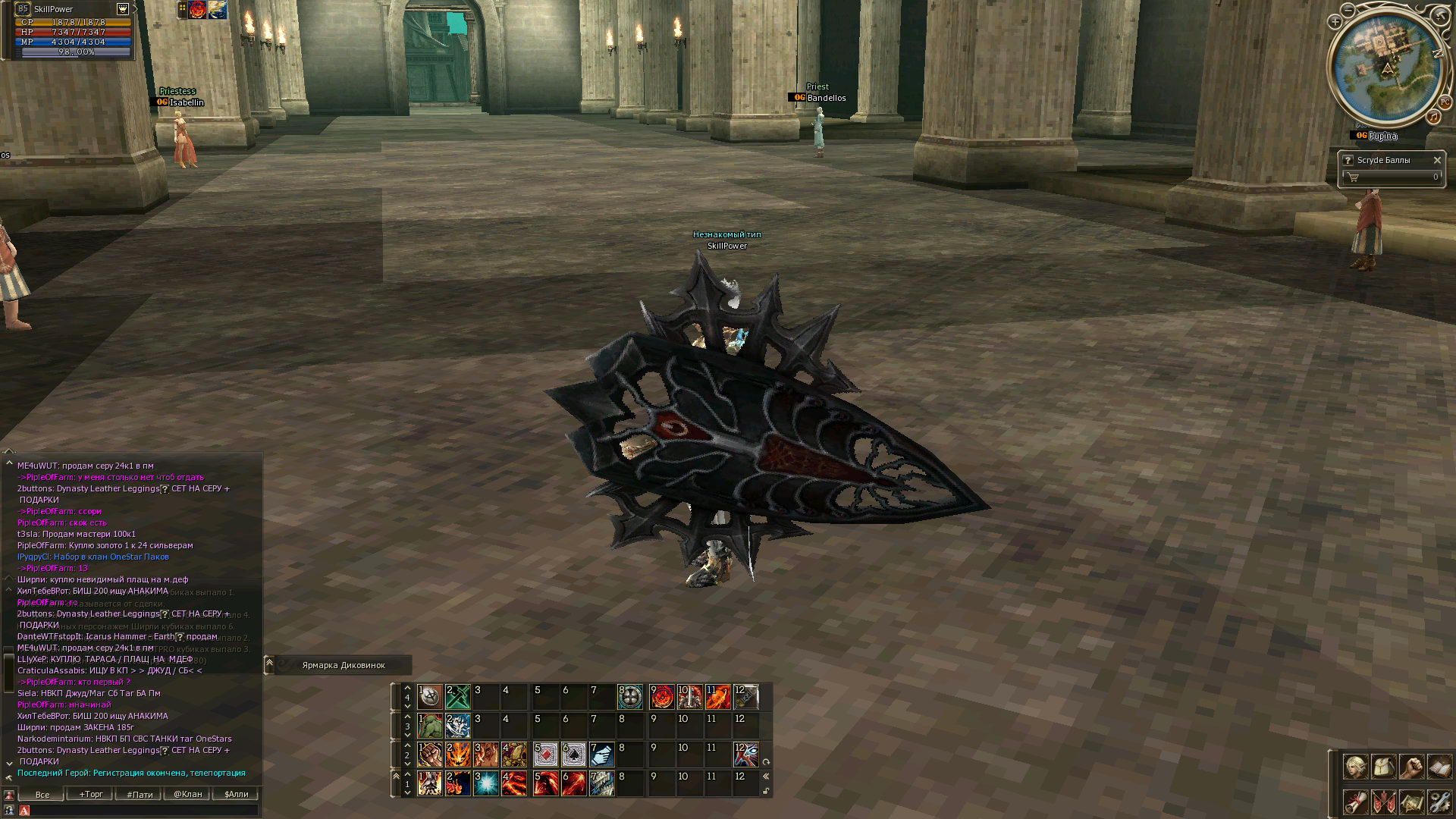Switch to the $Алли alliance chat tab

(x=236, y=794)
